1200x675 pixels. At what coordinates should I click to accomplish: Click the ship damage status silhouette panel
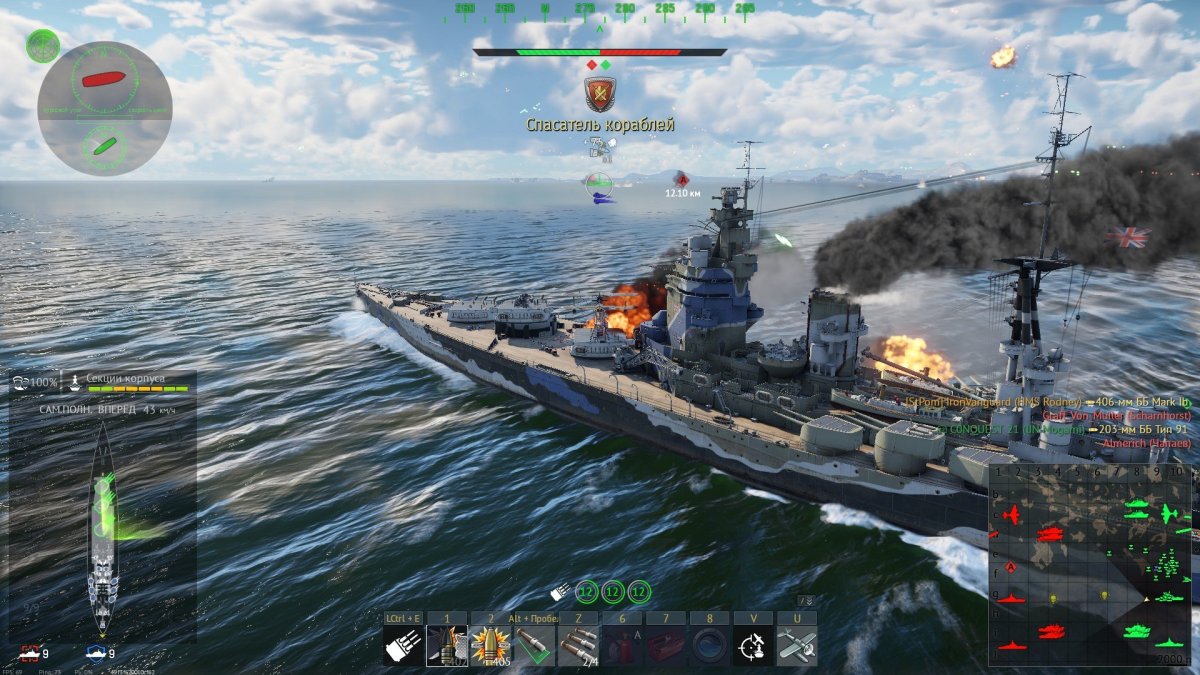pos(103,530)
